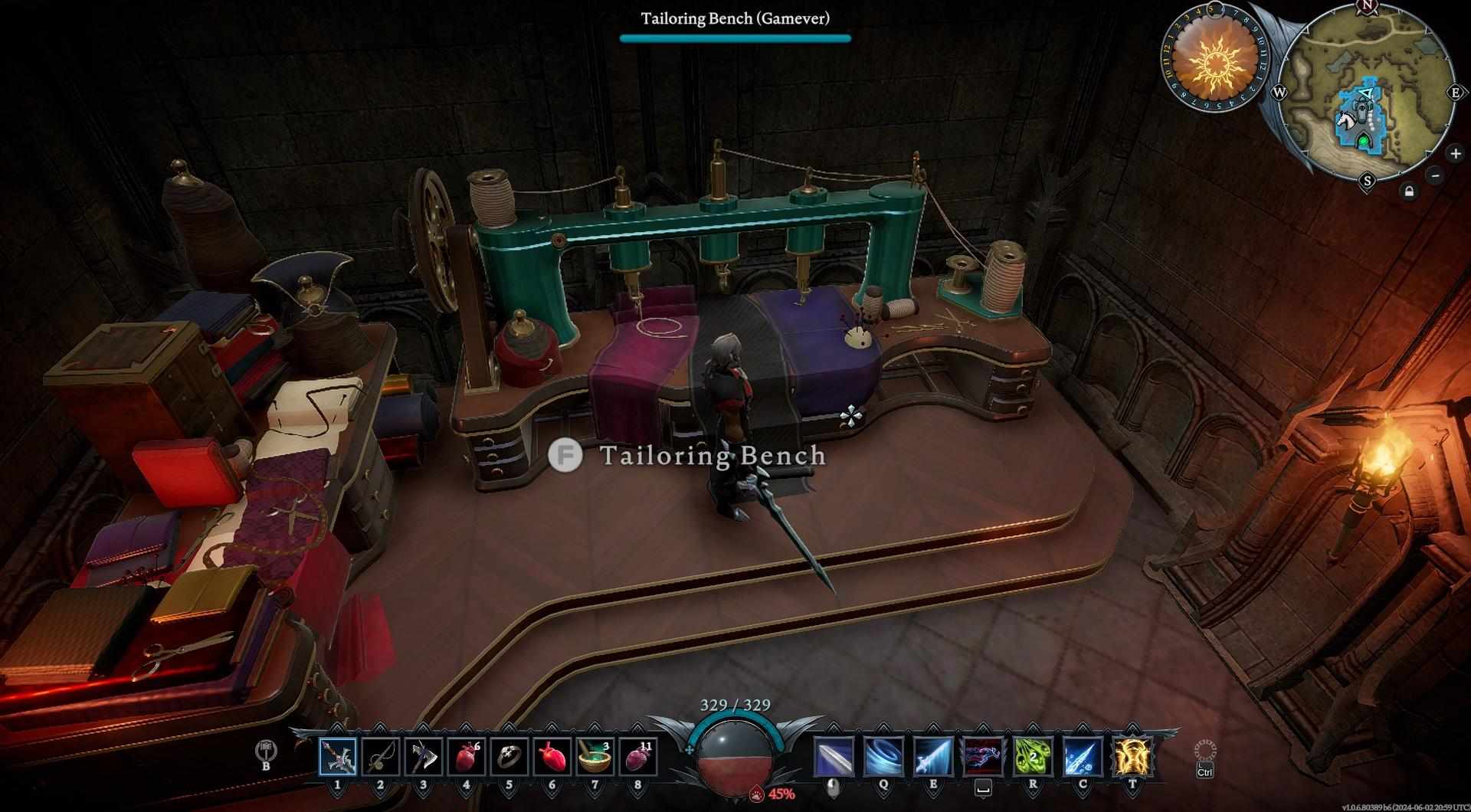Toggle the minimap rotation lock
This screenshot has height=812, width=1471.
[x=1409, y=192]
